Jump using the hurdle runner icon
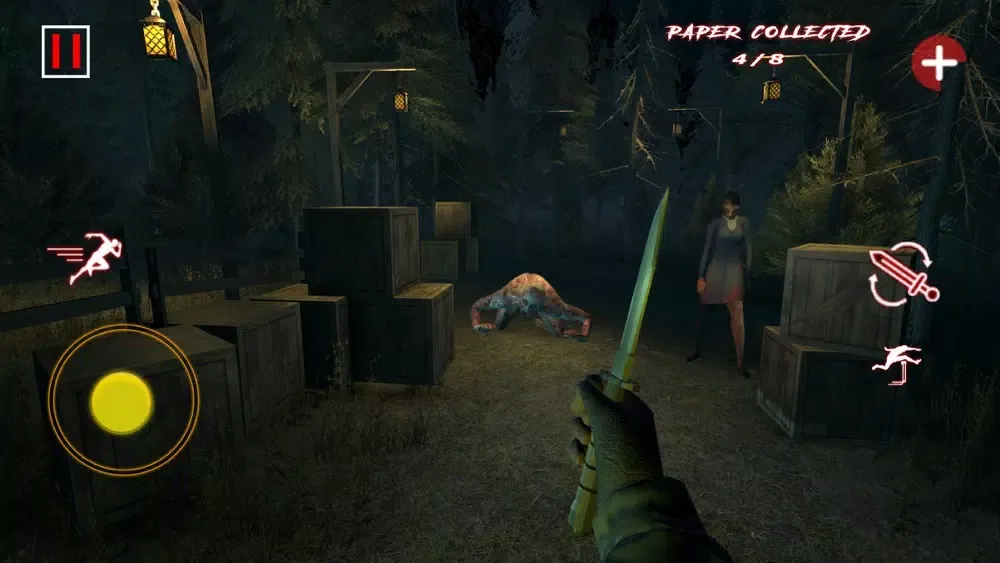 897,364
